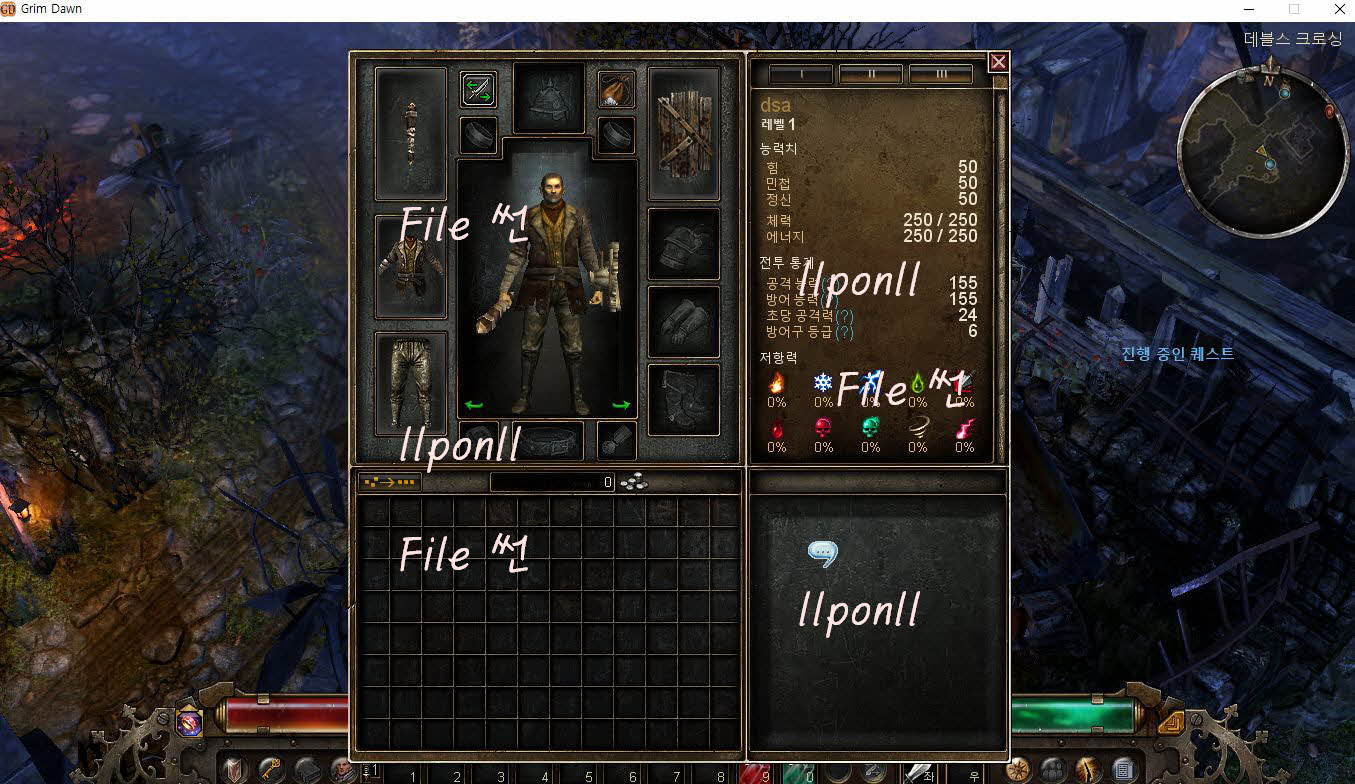This screenshot has height=784, width=1355.
Task: Close the character inventory window
Action: 997,62
